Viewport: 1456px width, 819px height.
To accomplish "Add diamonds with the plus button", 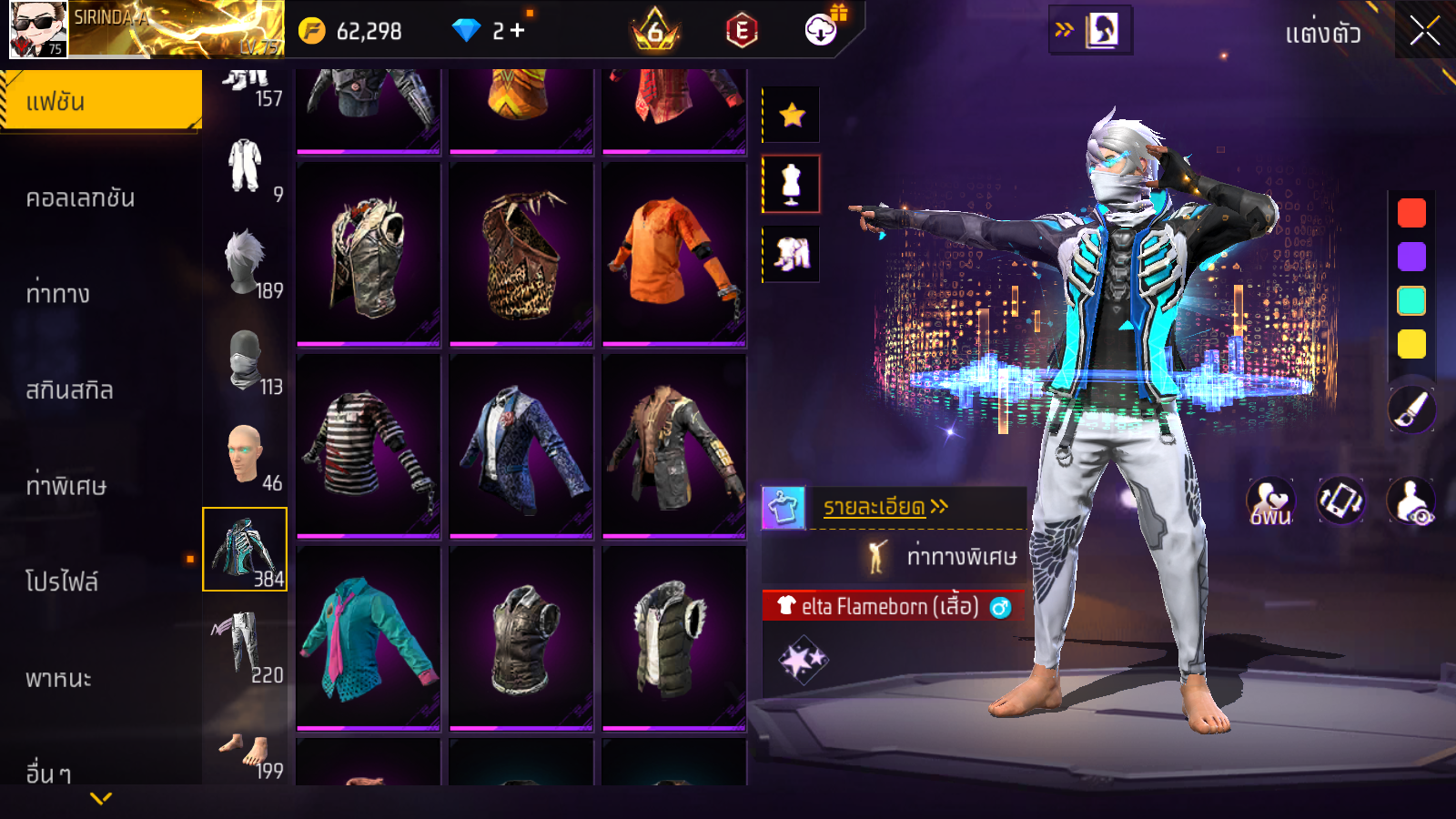I will tap(518, 31).
